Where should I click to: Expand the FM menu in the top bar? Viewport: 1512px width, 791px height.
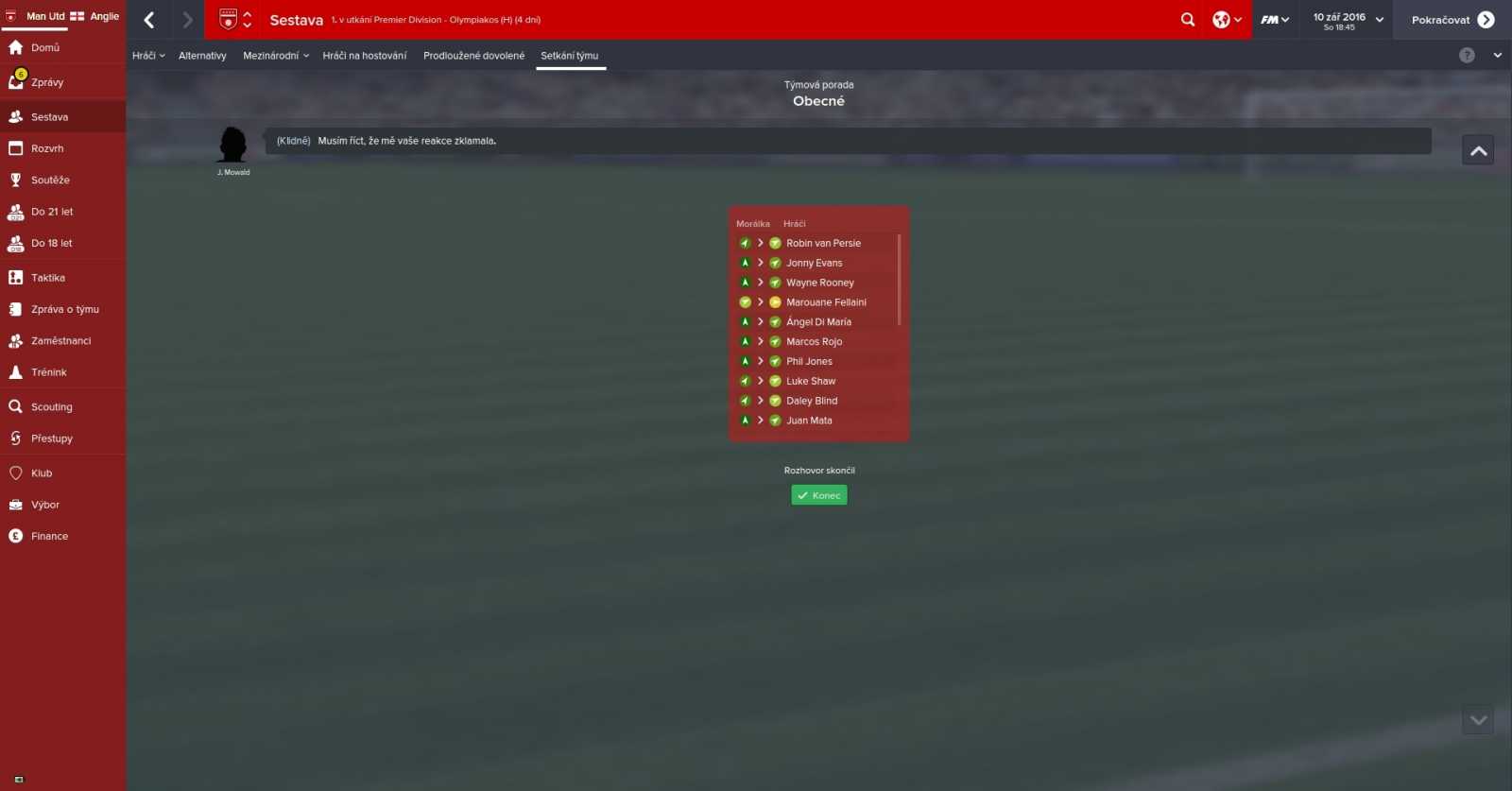(x=1274, y=19)
